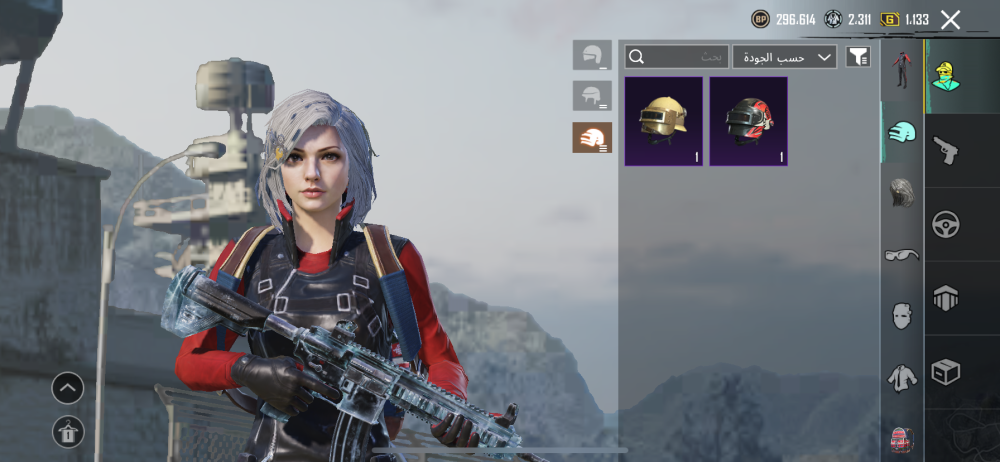The width and height of the screenshot is (1000, 462).
Task: Select the golden helmet skin
Action: (x=663, y=121)
